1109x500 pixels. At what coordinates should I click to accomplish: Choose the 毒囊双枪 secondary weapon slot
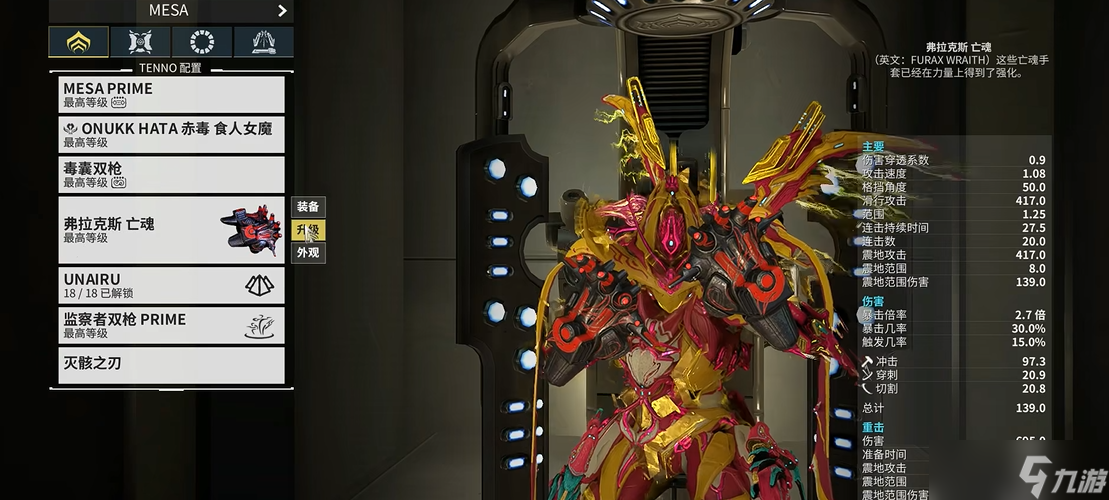pos(171,175)
